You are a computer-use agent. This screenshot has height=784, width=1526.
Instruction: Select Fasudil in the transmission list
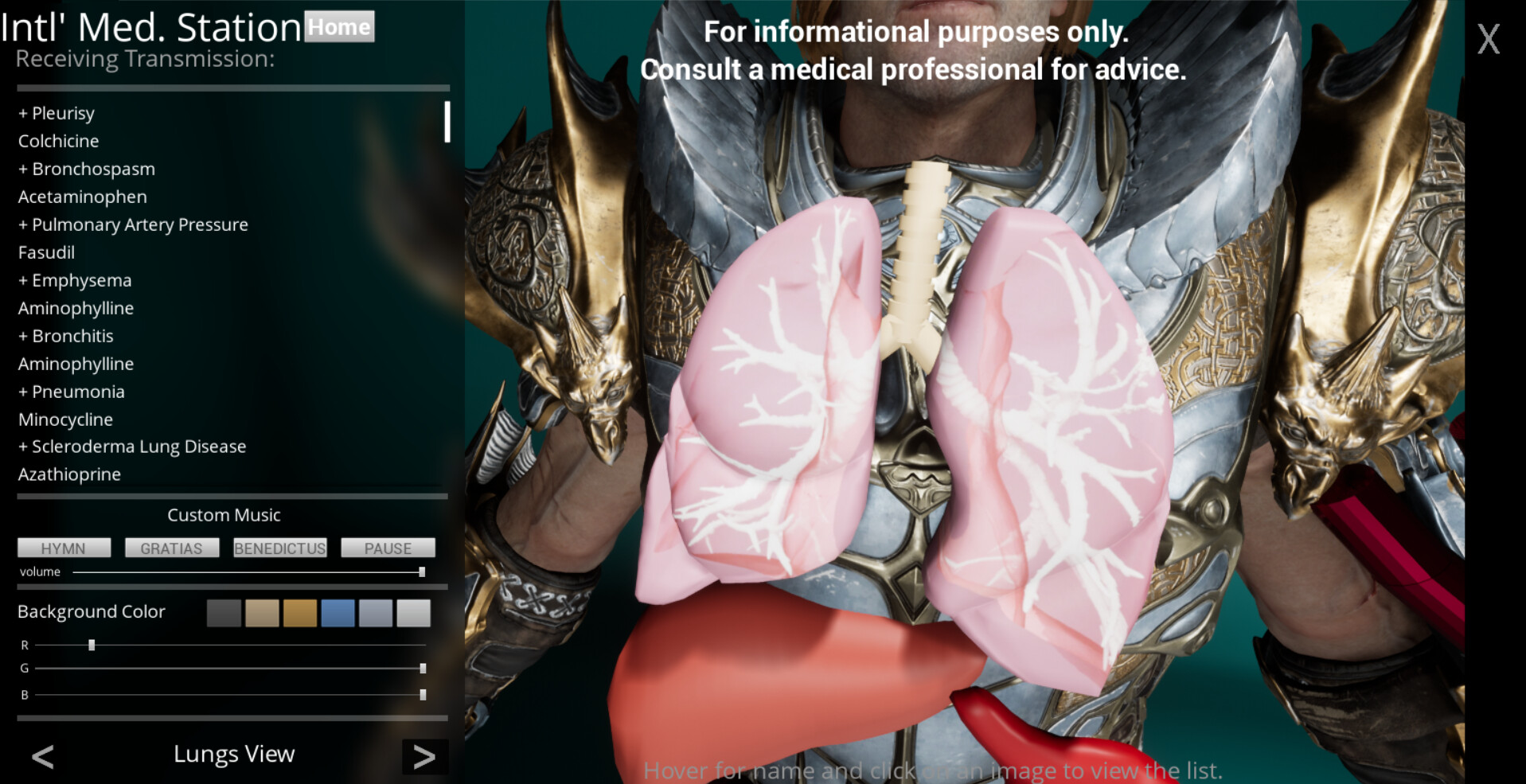46,252
